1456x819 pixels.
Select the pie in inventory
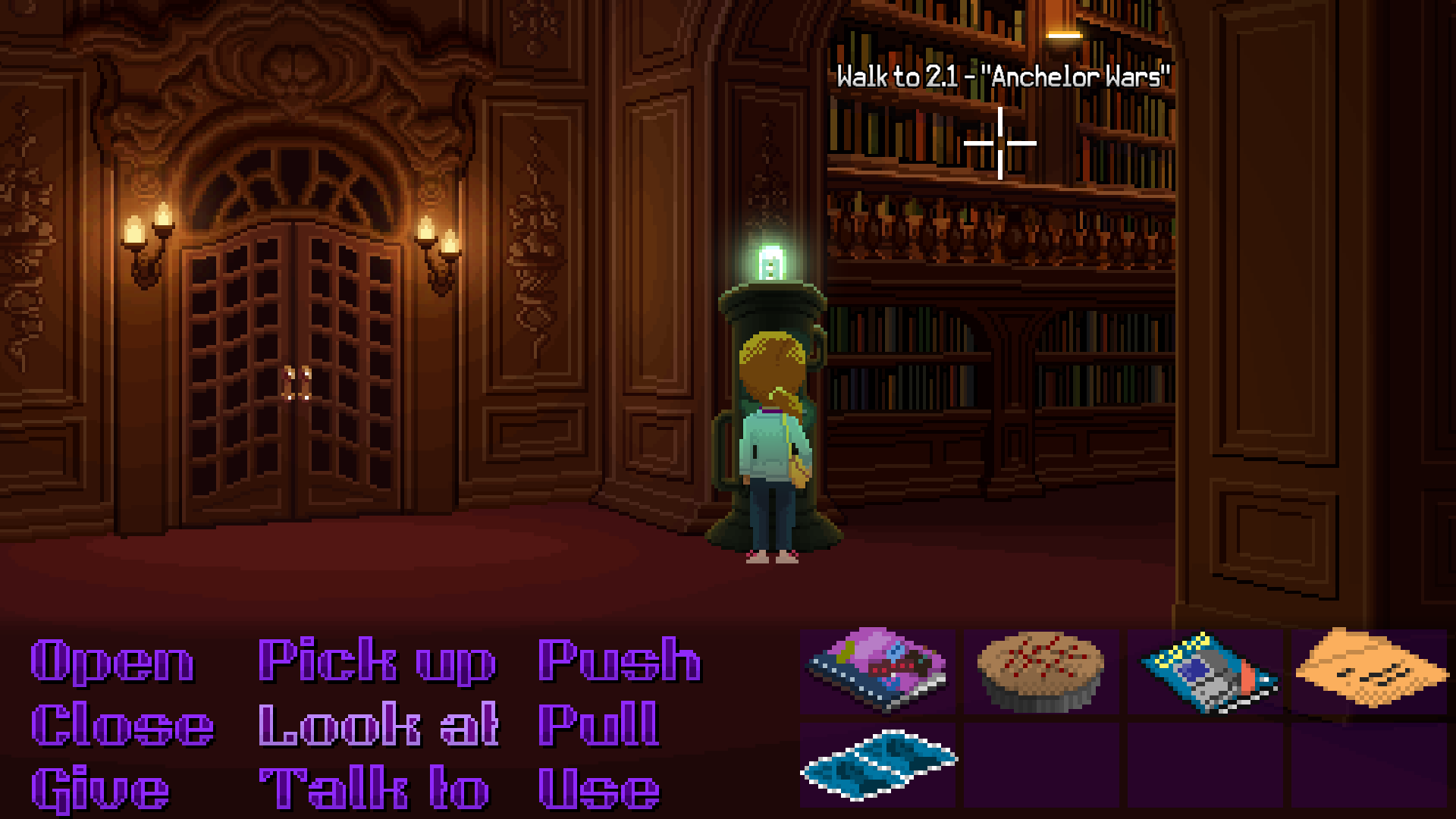1039,671
